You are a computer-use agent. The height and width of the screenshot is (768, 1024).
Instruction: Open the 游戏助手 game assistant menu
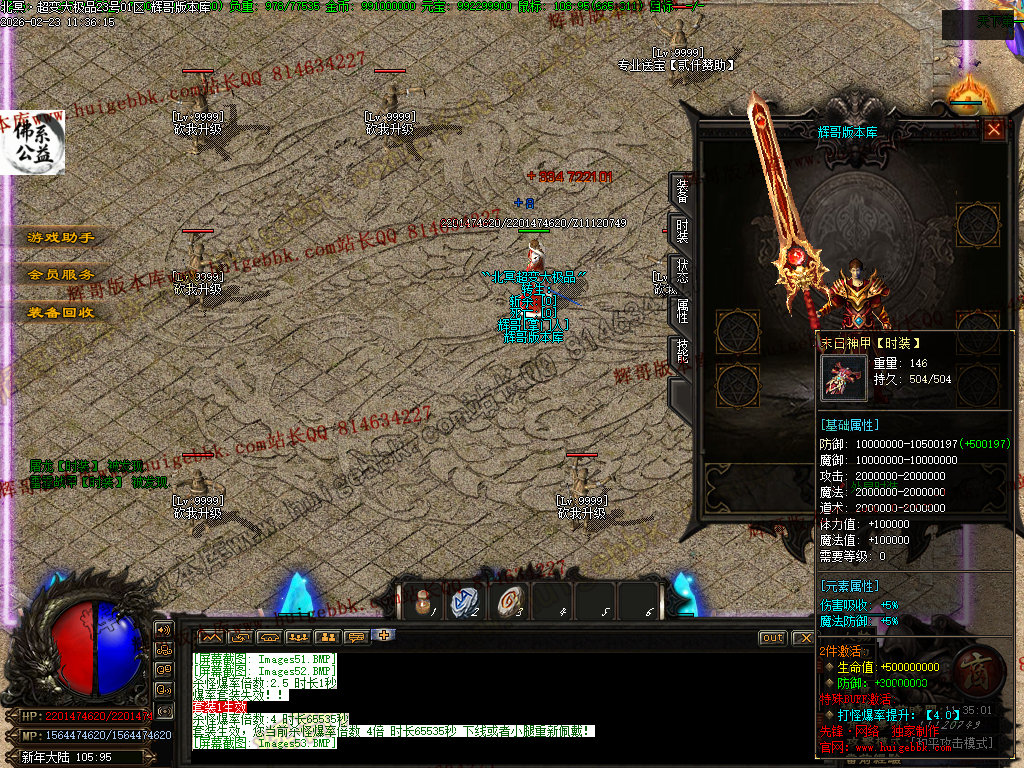60,238
